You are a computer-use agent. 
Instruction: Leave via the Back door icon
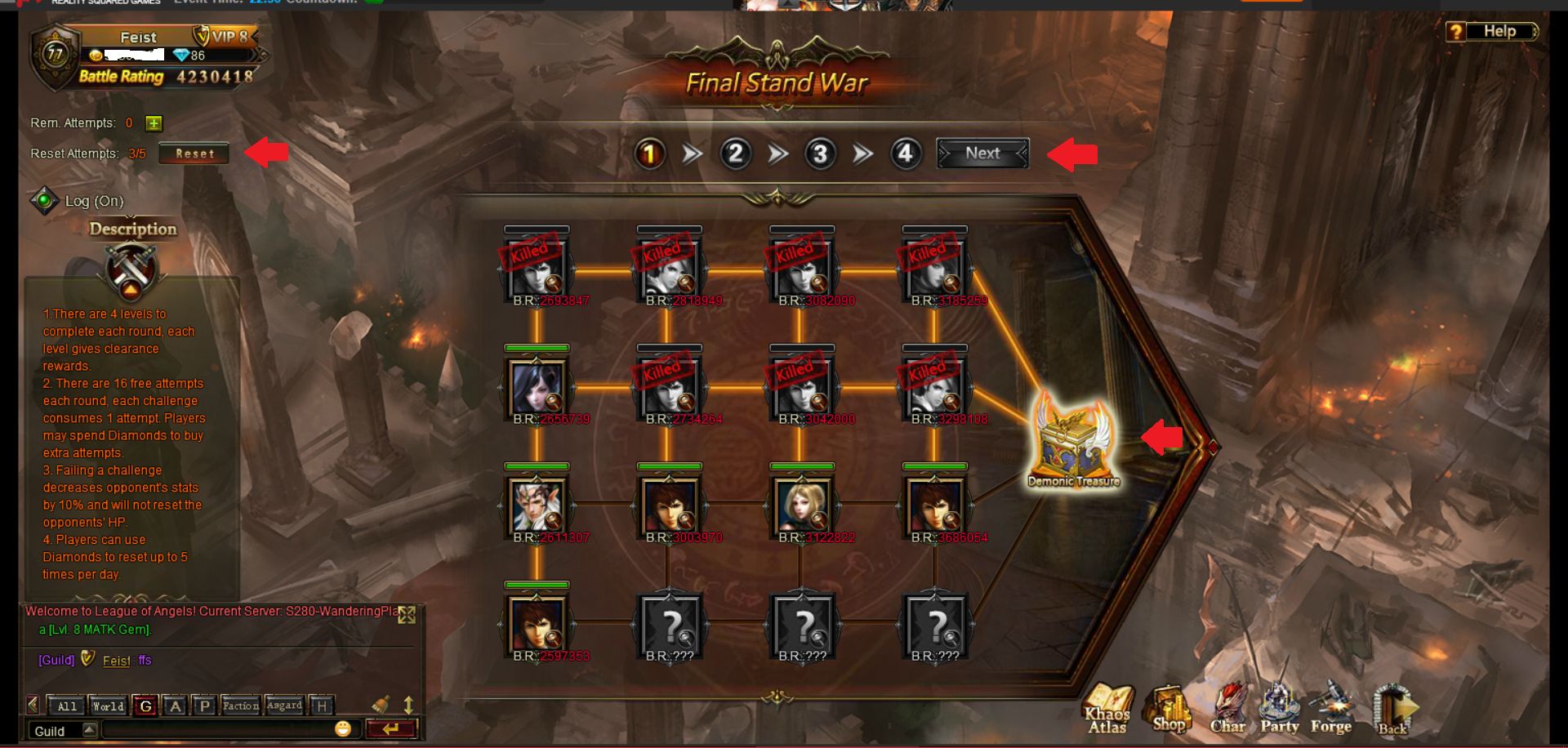(x=1393, y=709)
